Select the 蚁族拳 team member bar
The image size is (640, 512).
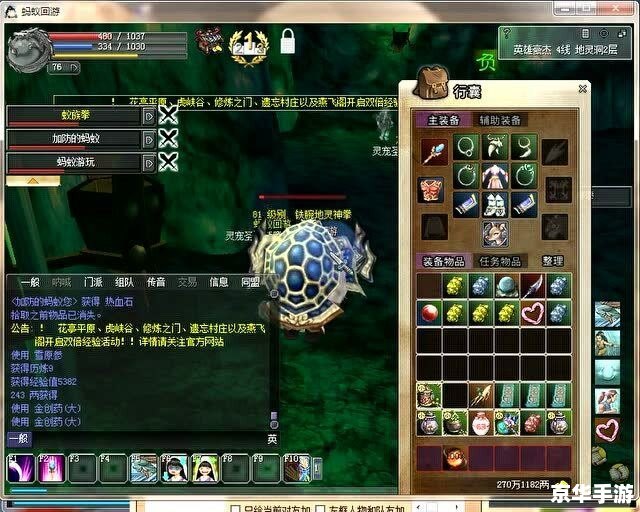[x=74, y=115]
